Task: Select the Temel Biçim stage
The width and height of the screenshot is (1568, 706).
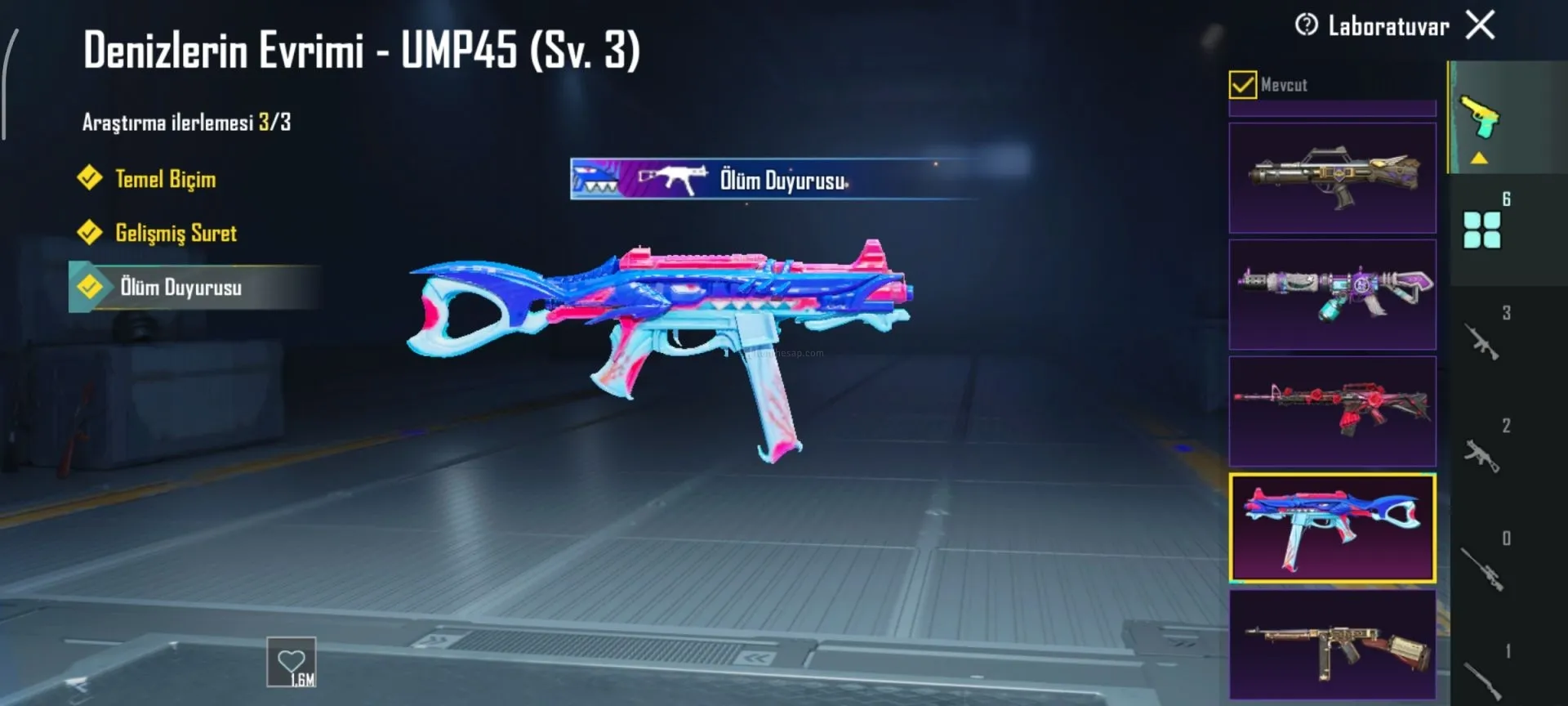Action: coord(165,179)
